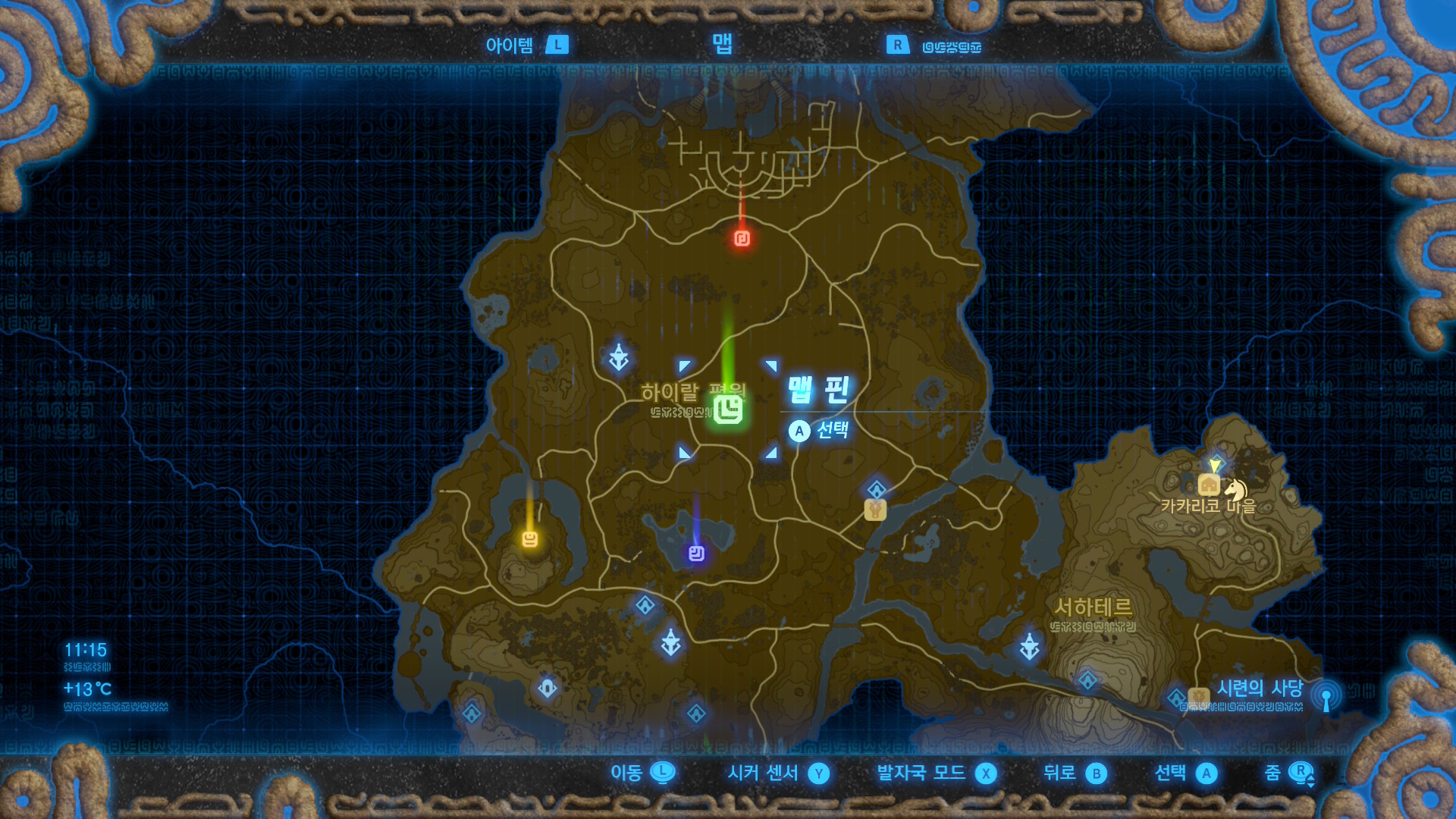Select the horse stable icon near Kakariko
1456x819 pixels.
click(1236, 488)
